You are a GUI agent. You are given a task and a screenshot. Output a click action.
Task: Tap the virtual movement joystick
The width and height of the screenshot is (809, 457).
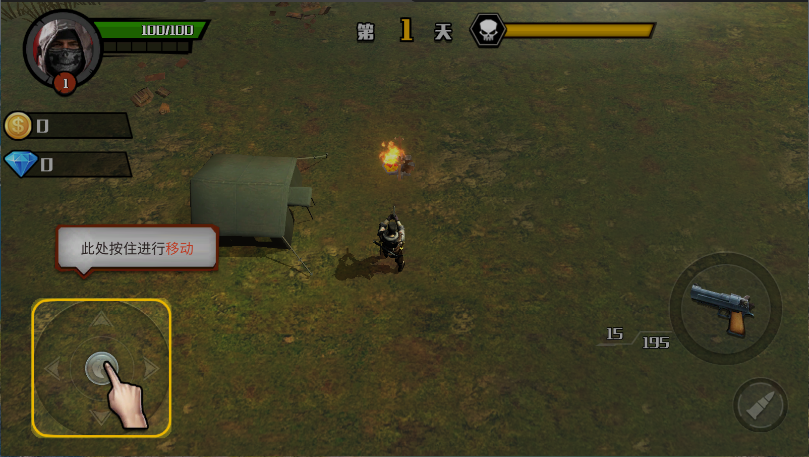(x=100, y=367)
